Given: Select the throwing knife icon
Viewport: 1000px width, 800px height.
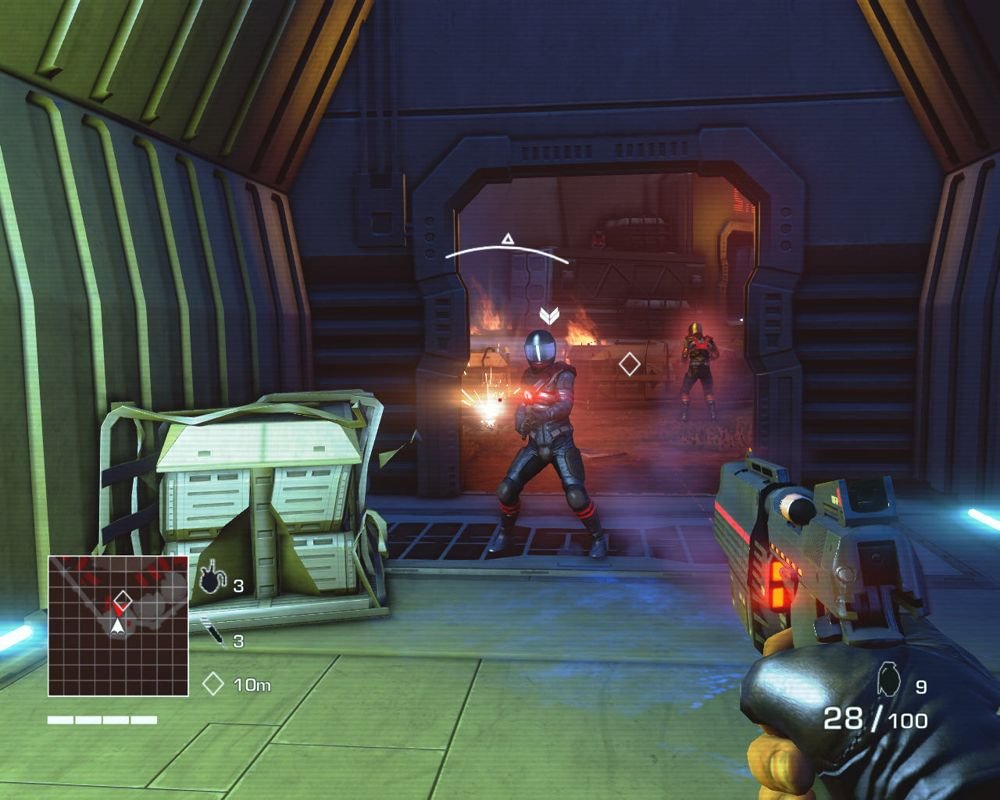Looking at the screenshot, I should click(211, 632).
